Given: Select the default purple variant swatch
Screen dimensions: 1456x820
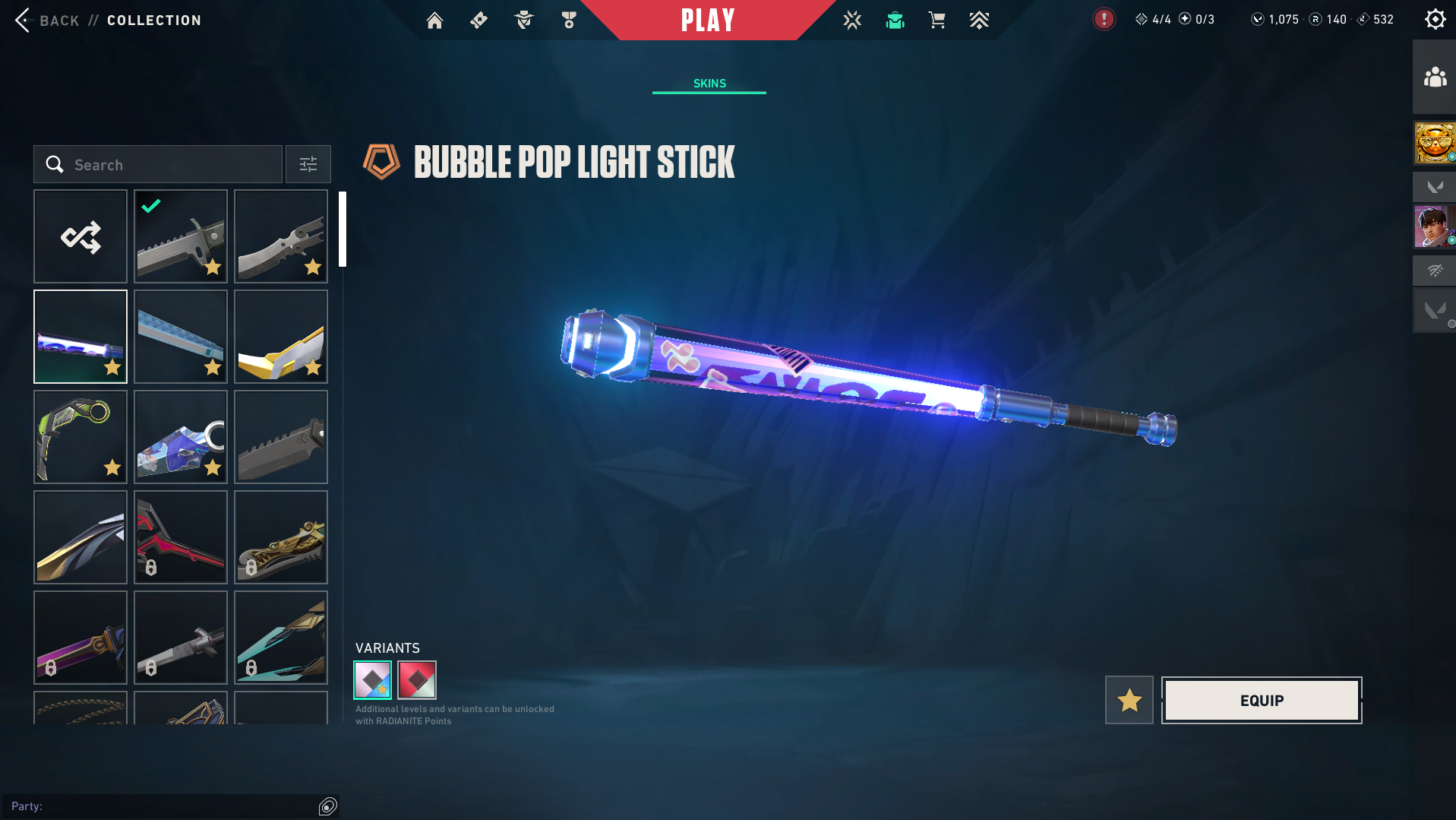Looking at the screenshot, I should tap(373, 680).
